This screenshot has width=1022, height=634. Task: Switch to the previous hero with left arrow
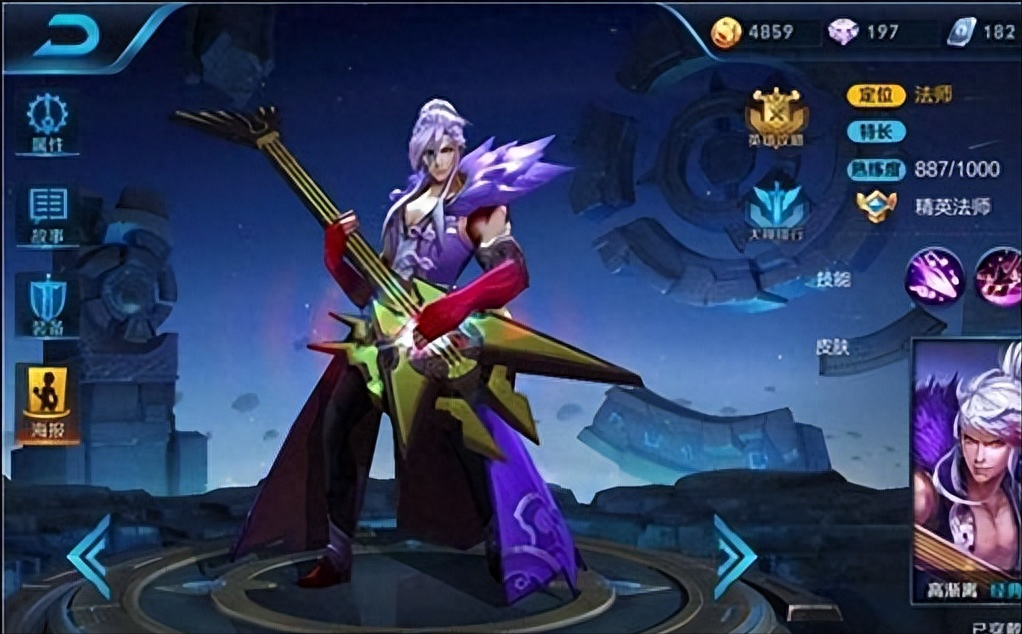point(90,557)
